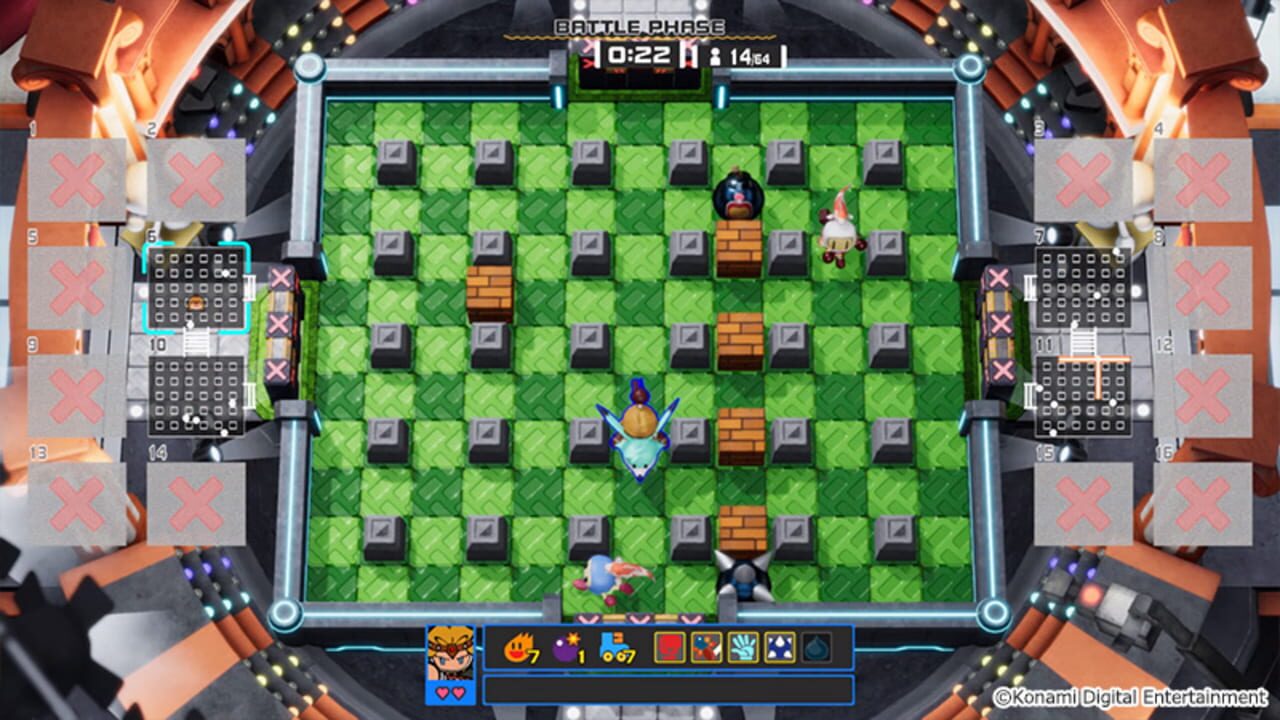Expand the grid panel numbered 10
This screenshot has width=1280, height=720.
196,394
